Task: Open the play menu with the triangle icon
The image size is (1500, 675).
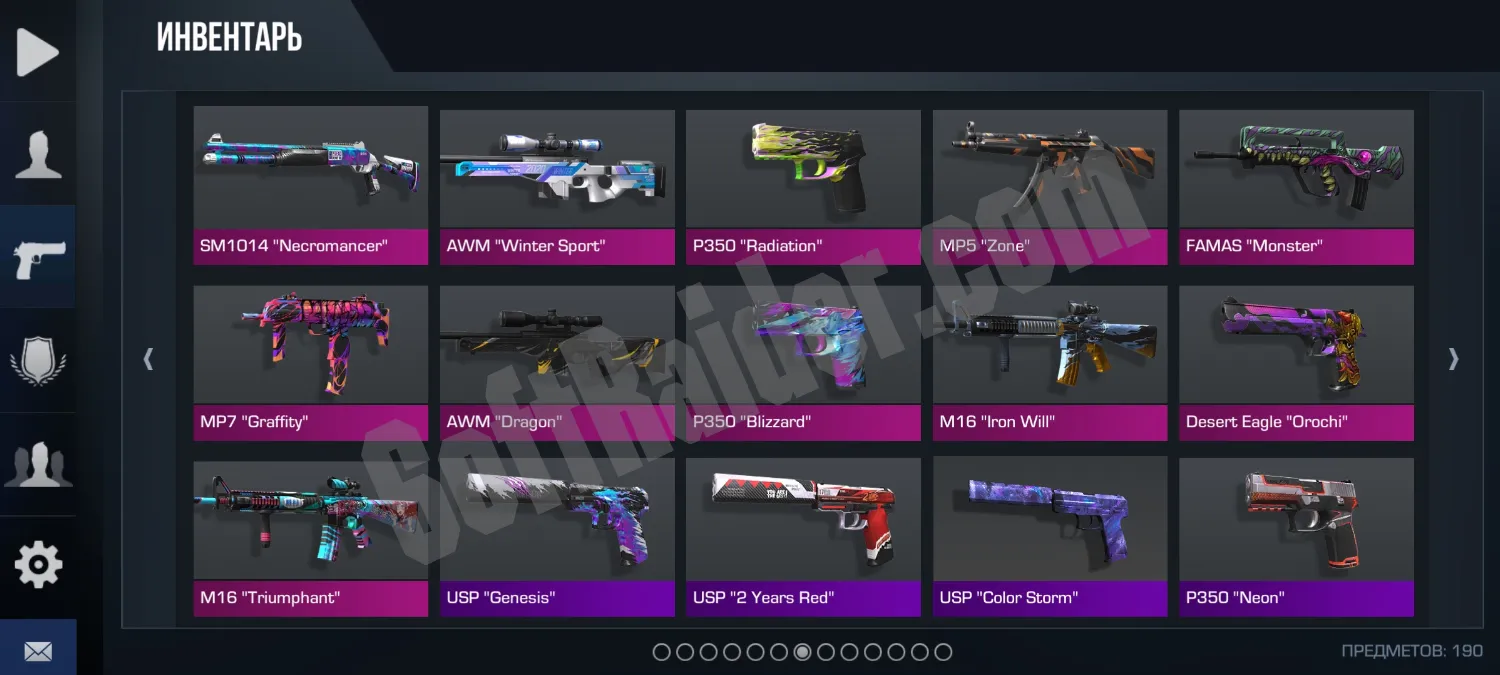Action: pyautogui.click(x=38, y=52)
